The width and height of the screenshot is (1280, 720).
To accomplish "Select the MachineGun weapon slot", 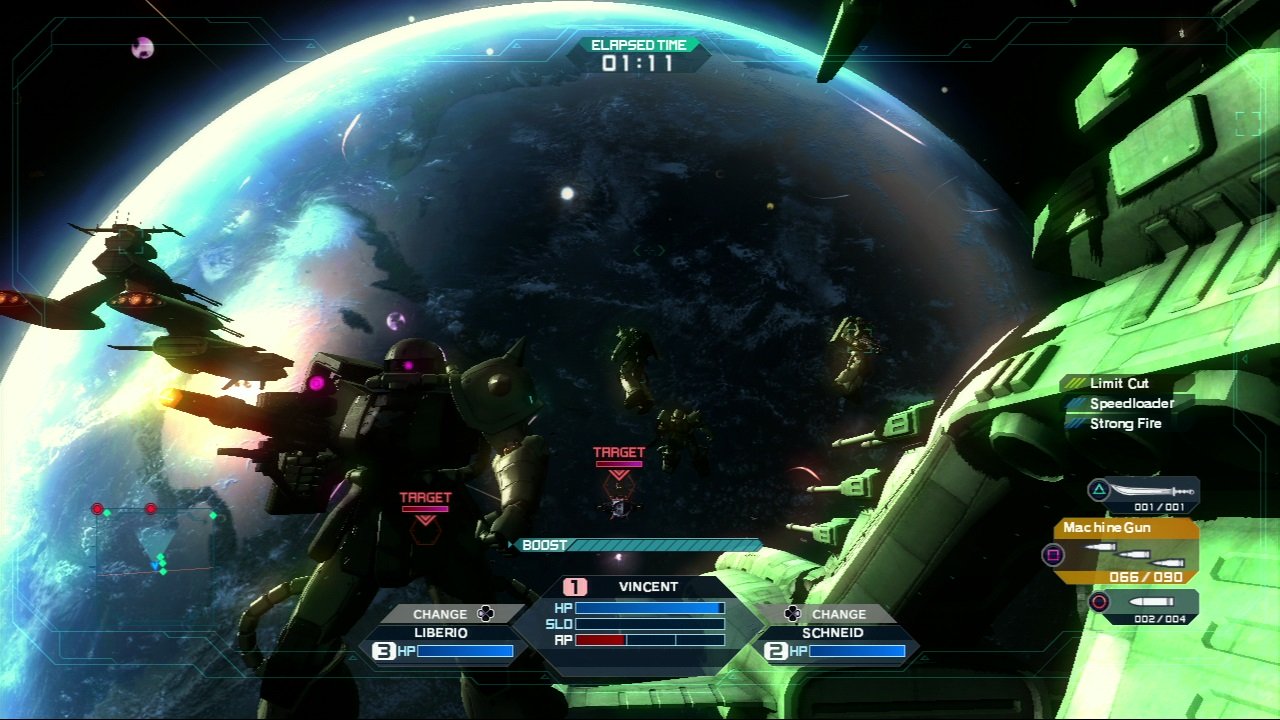I will click(1125, 551).
